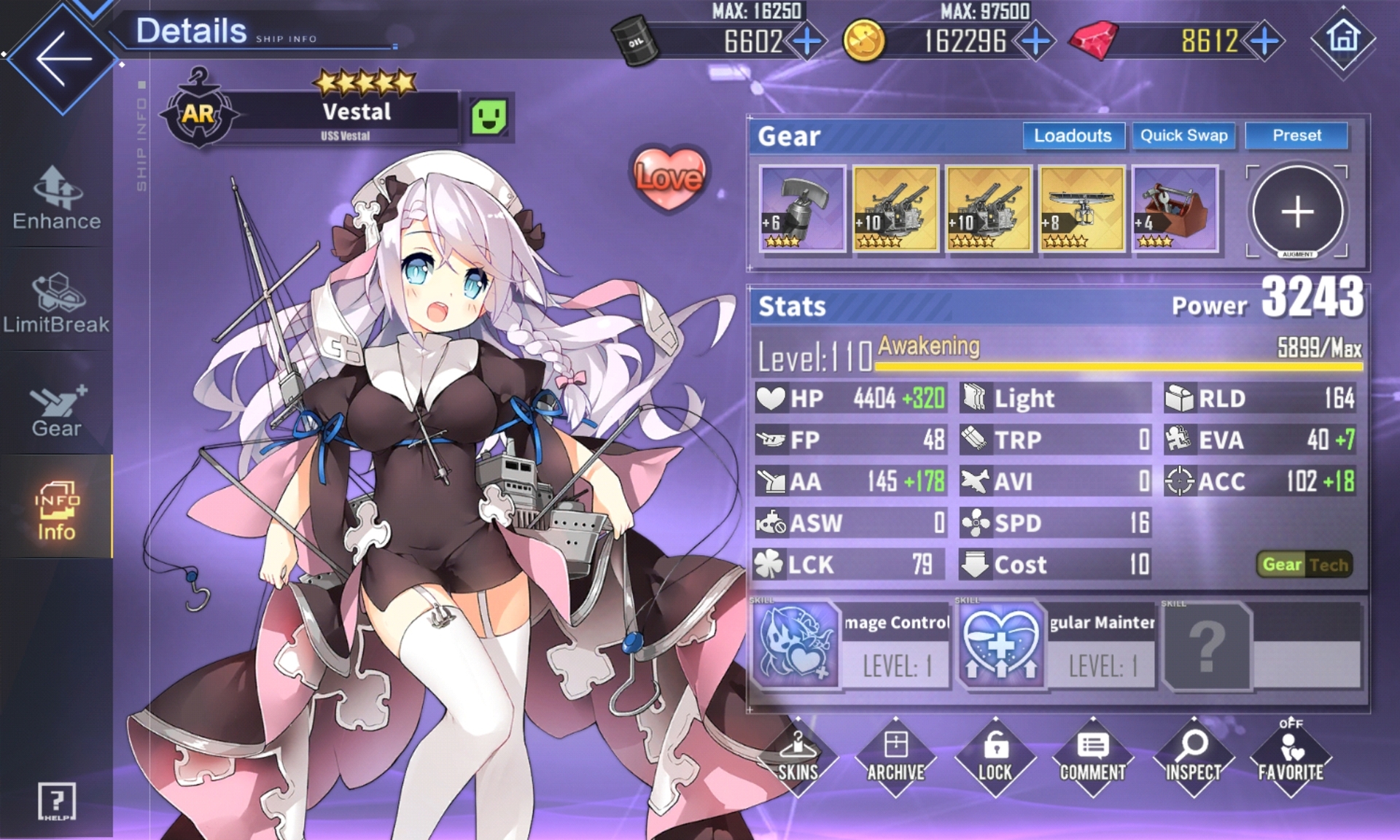This screenshot has width=1400, height=840.
Task: Open the Skins menu
Action: (798, 758)
